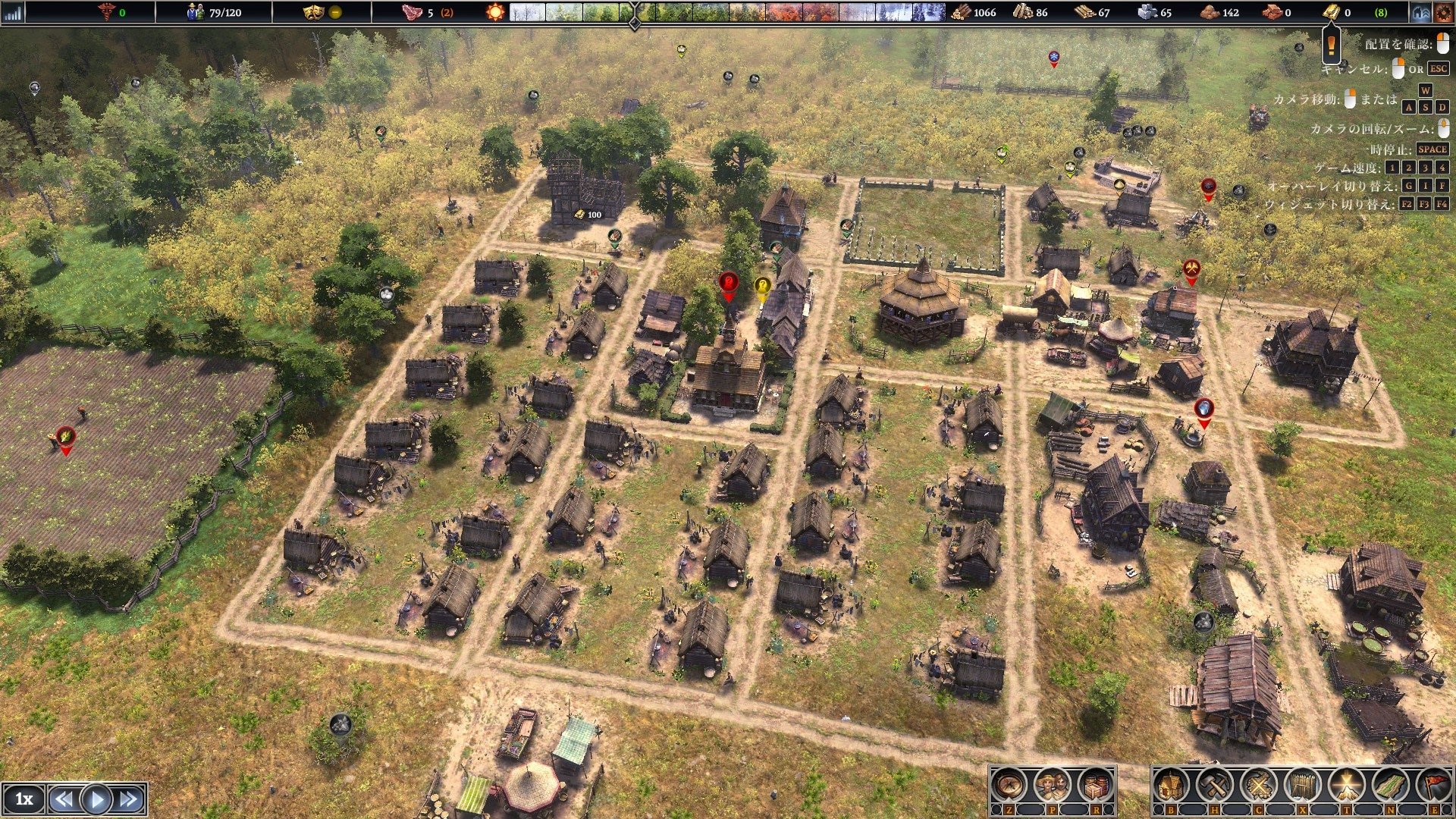Click the theater masks happiness icon

tap(312, 12)
